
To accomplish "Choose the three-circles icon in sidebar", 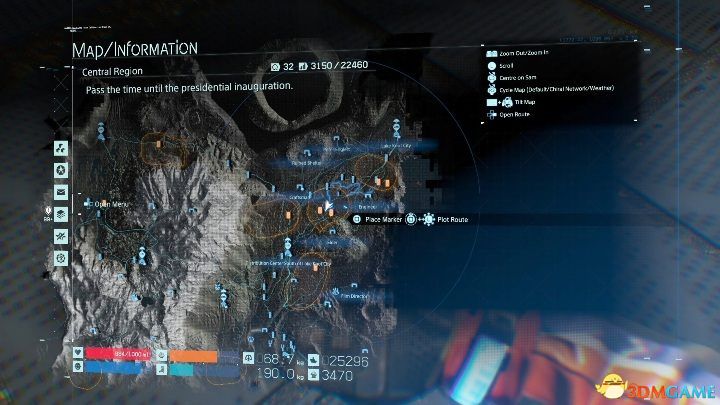I will (61, 148).
